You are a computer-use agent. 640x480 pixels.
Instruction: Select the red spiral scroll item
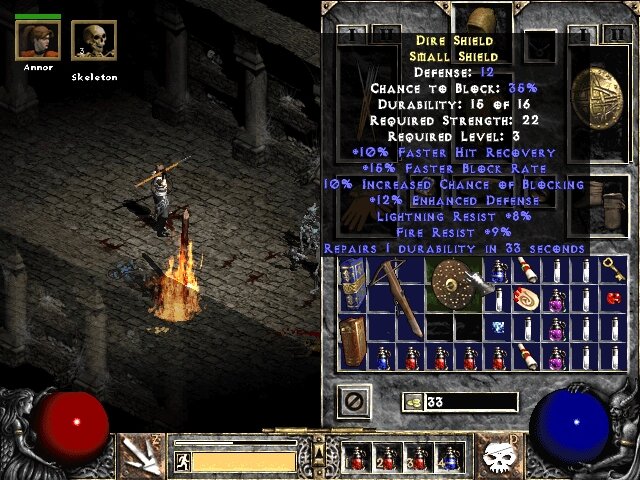click(x=525, y=299)
